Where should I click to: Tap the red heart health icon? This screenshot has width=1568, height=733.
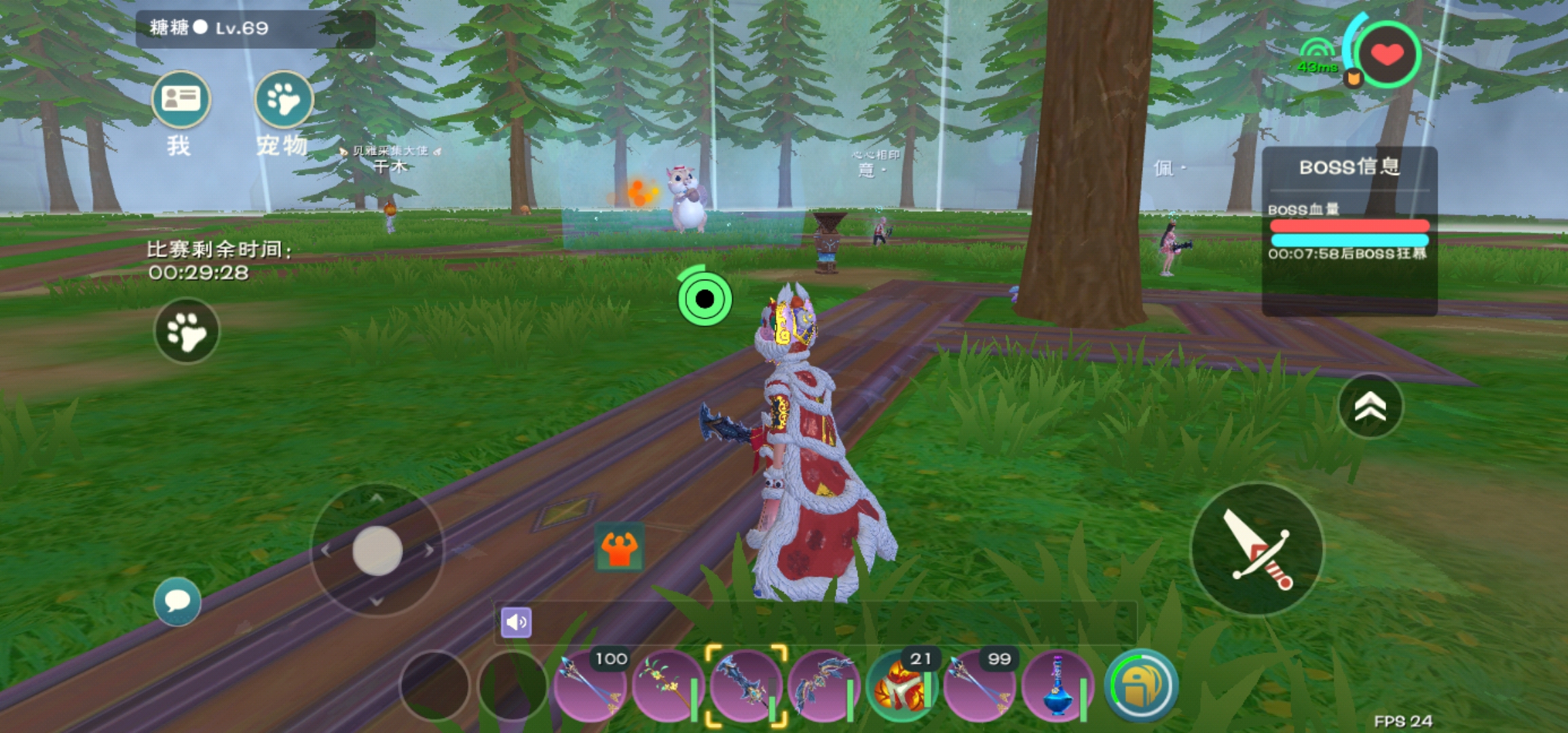coord(1387,54)
